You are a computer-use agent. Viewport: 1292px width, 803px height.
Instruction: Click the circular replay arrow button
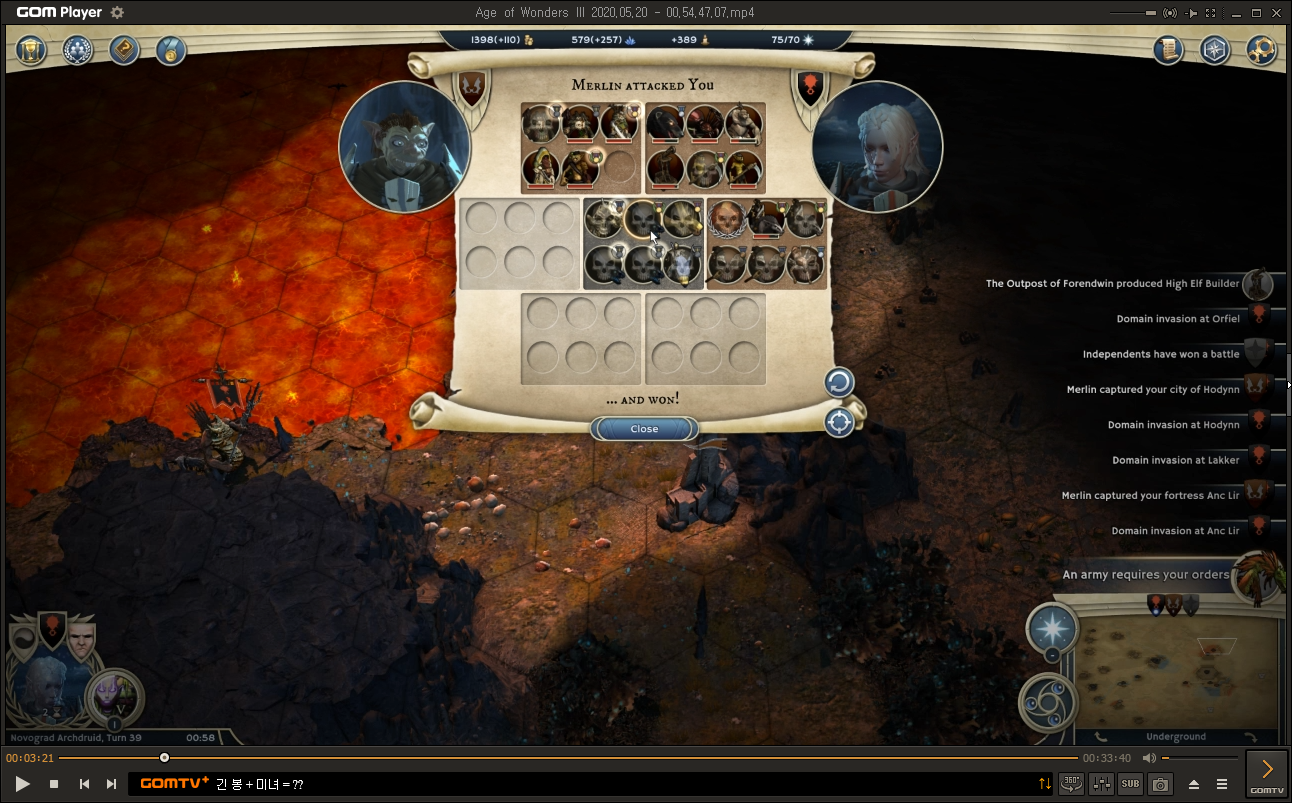click(838, 382)
